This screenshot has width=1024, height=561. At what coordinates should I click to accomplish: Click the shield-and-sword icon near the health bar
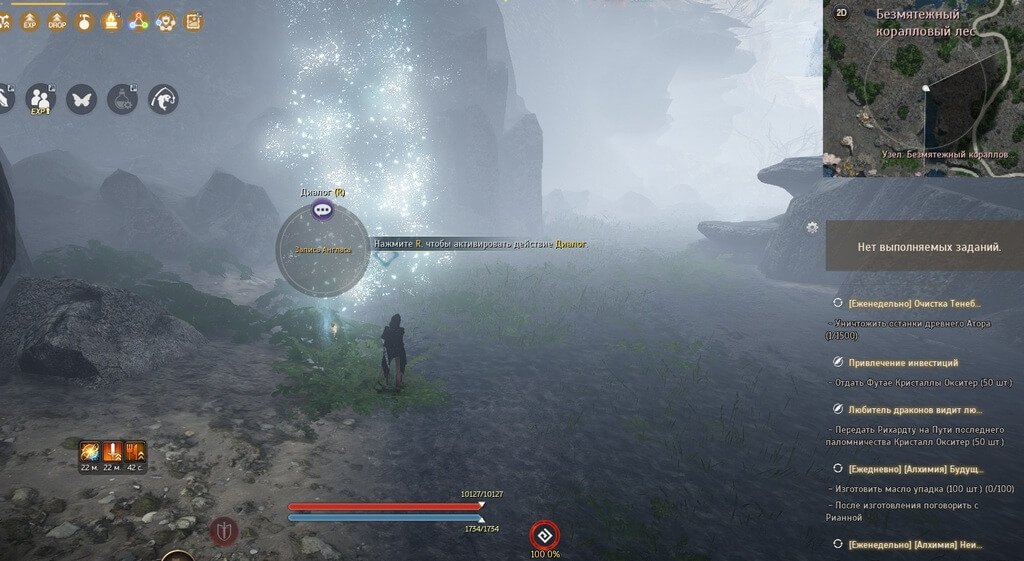pos(224,531)
